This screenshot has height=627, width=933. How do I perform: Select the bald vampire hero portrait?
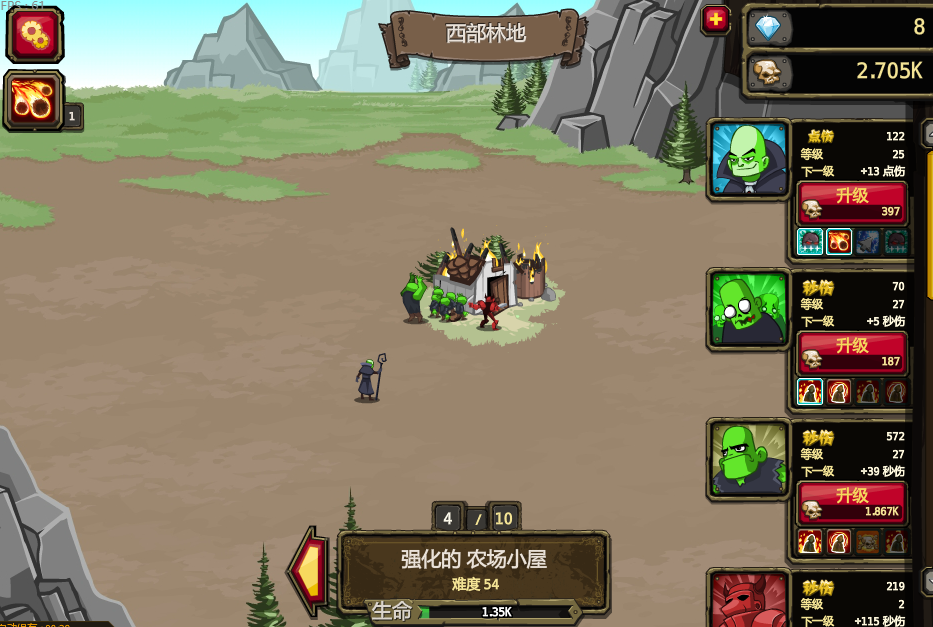coord(749,159)
